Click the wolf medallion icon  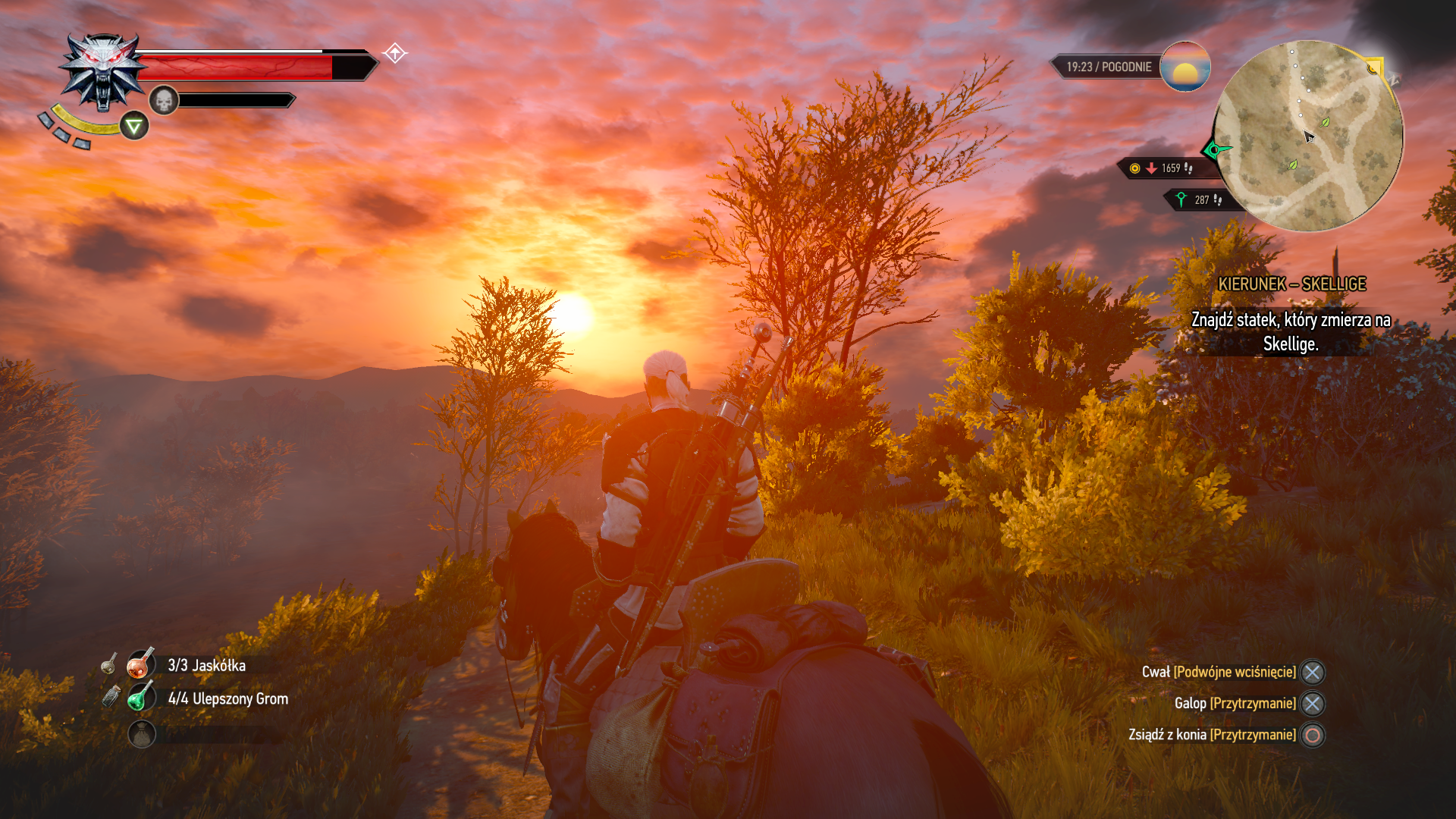point(103,71)
